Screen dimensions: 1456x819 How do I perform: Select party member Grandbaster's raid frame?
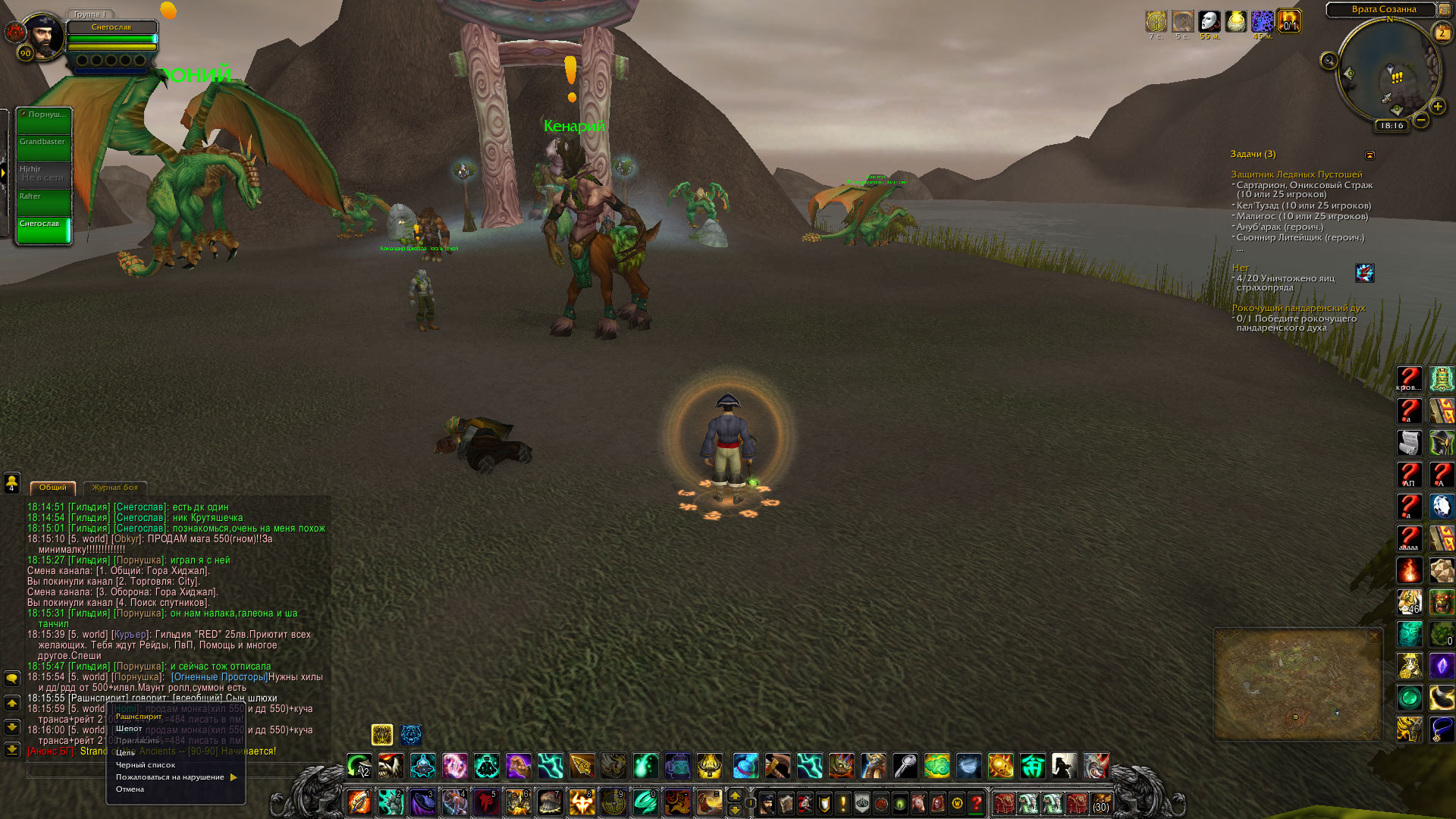44,149
